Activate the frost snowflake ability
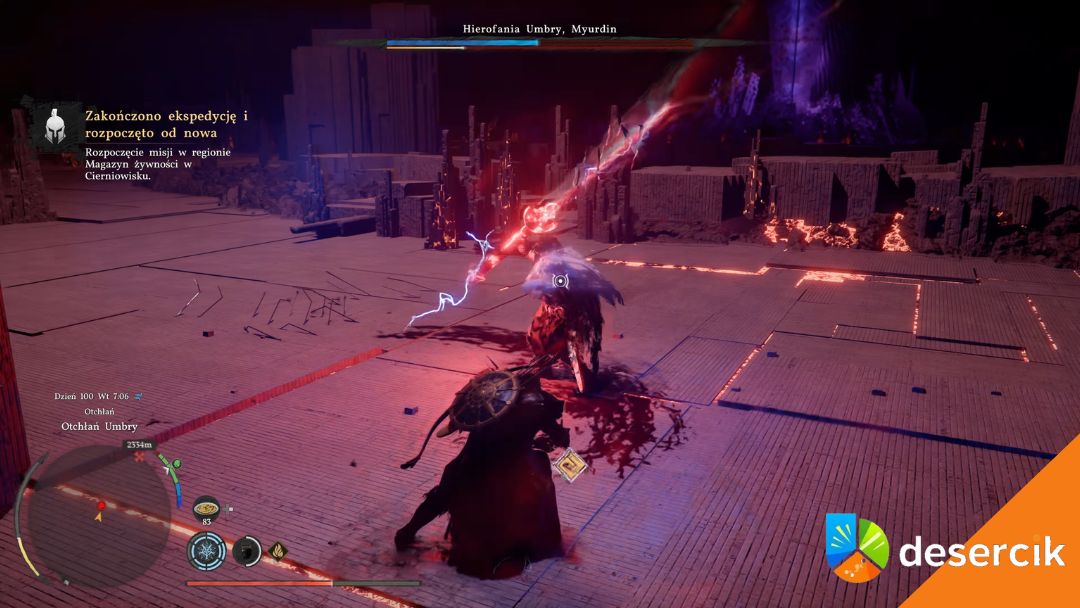 [207, 549]
